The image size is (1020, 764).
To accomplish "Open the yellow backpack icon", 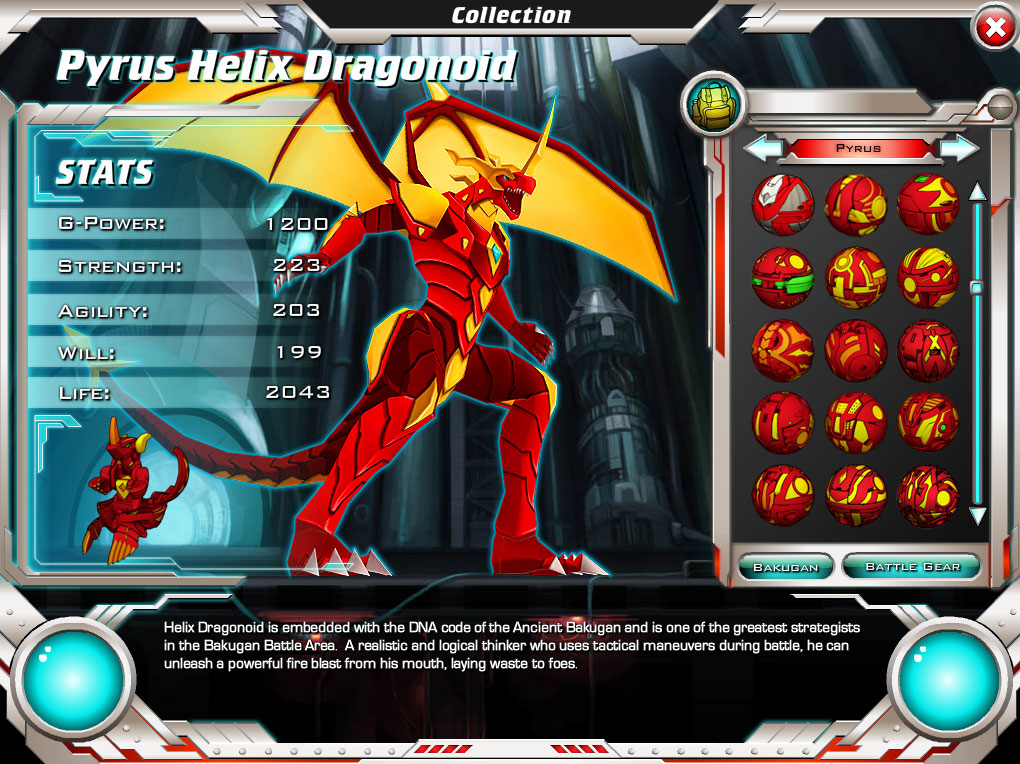I will (714, 106).
